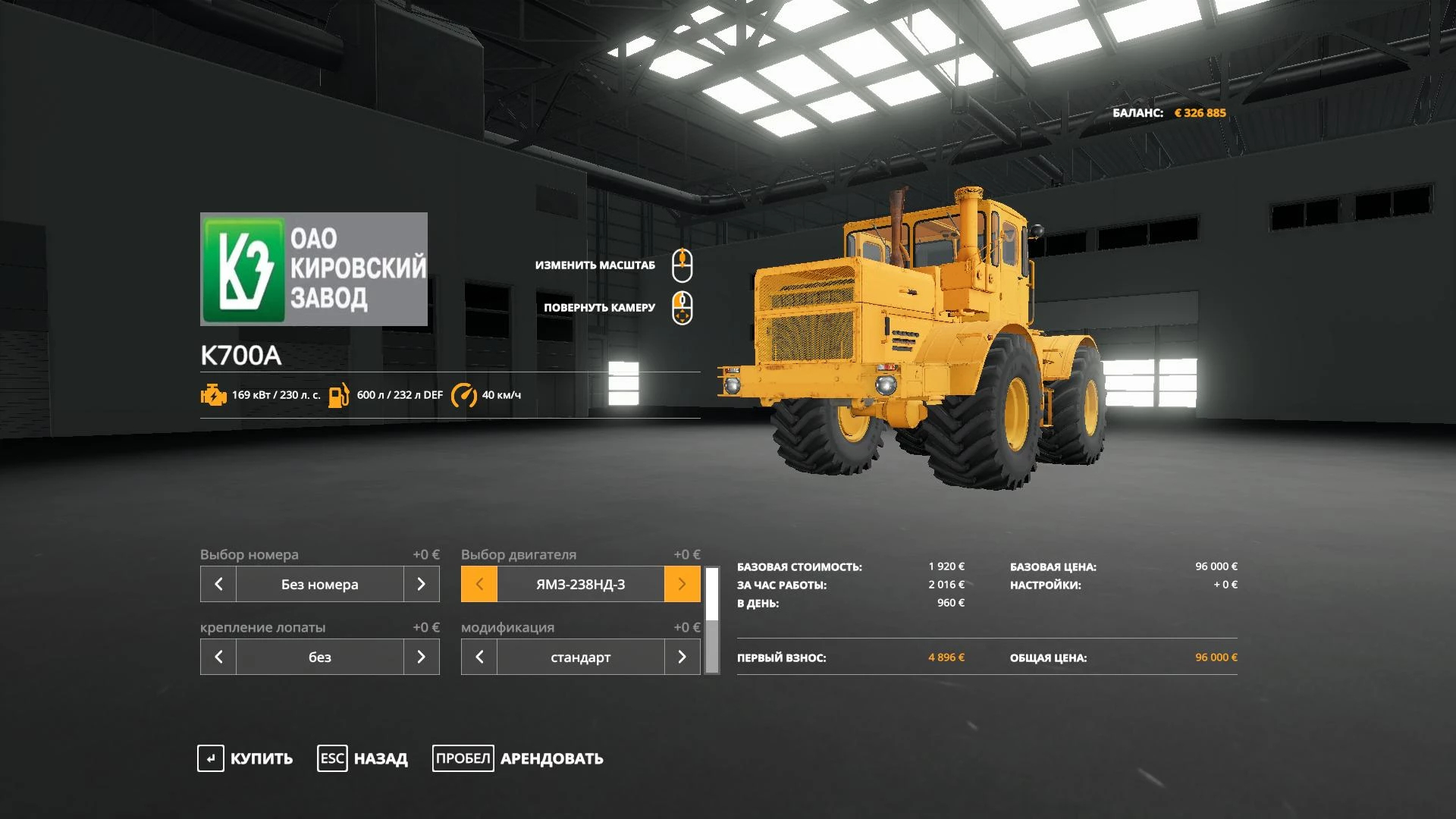Buy the tractor with КУПИТЬ
Image resolution: width=1456 pixels, height=819 pixels.
coord(245,758)
